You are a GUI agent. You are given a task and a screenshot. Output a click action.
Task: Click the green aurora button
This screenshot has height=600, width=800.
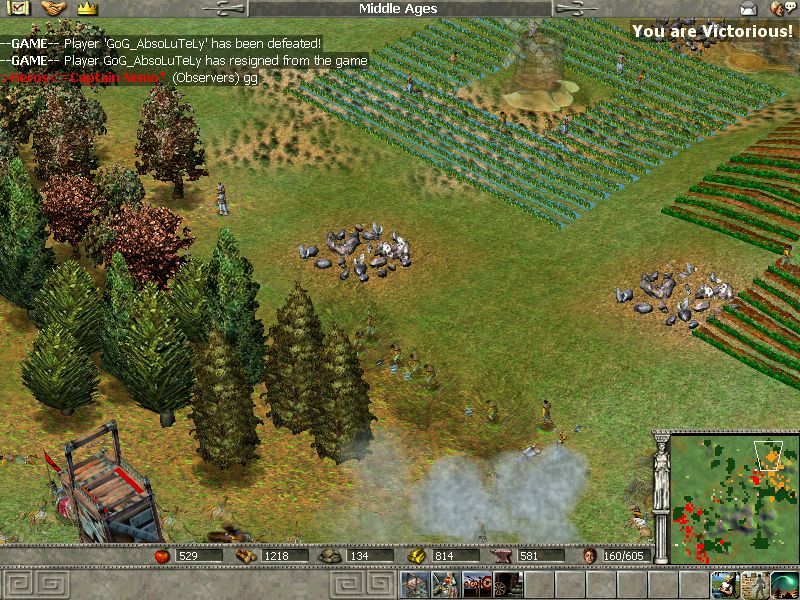tap(785, 585)
